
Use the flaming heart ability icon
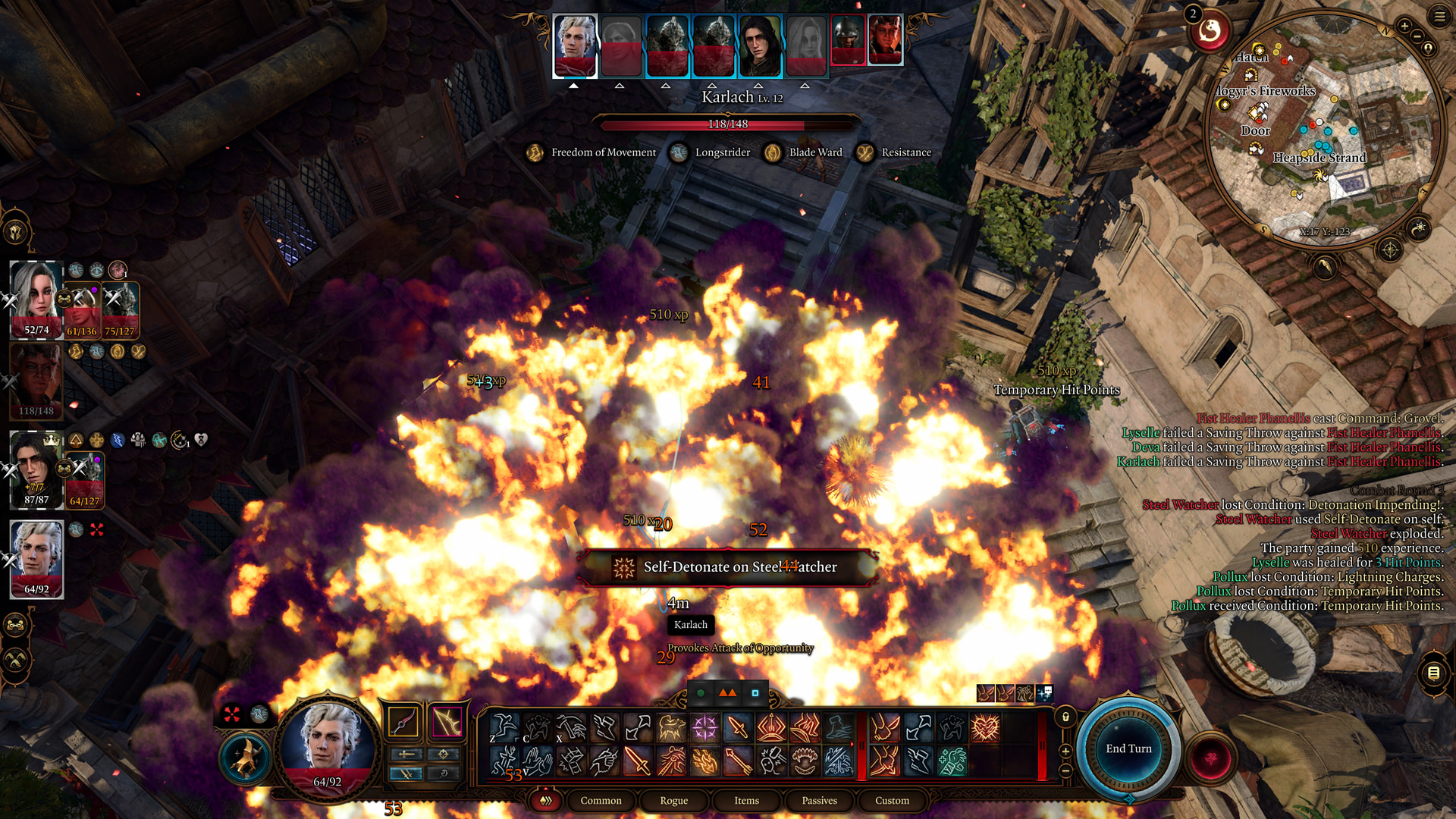tap(985, 728)
